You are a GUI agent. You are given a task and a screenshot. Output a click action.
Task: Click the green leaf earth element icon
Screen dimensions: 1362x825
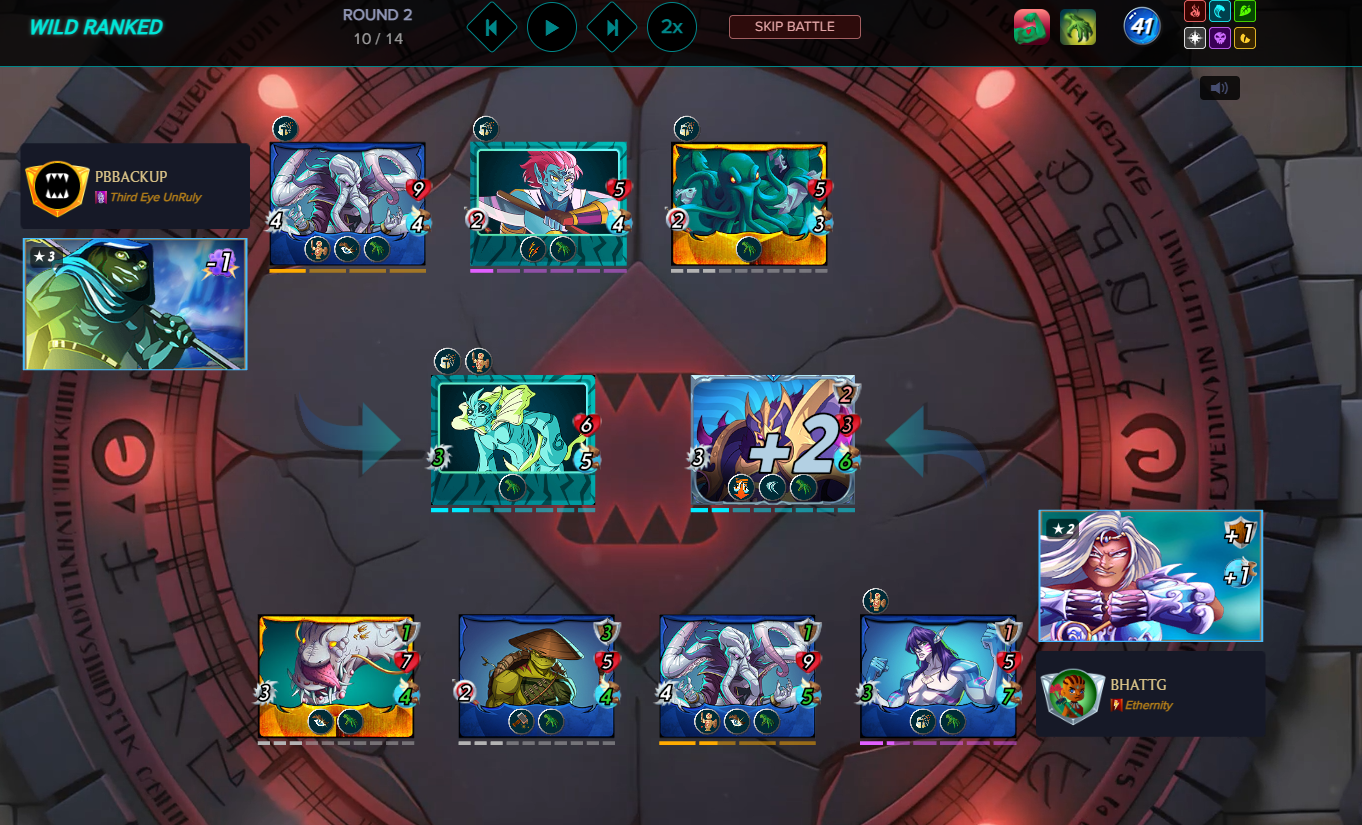point(1245,11)
